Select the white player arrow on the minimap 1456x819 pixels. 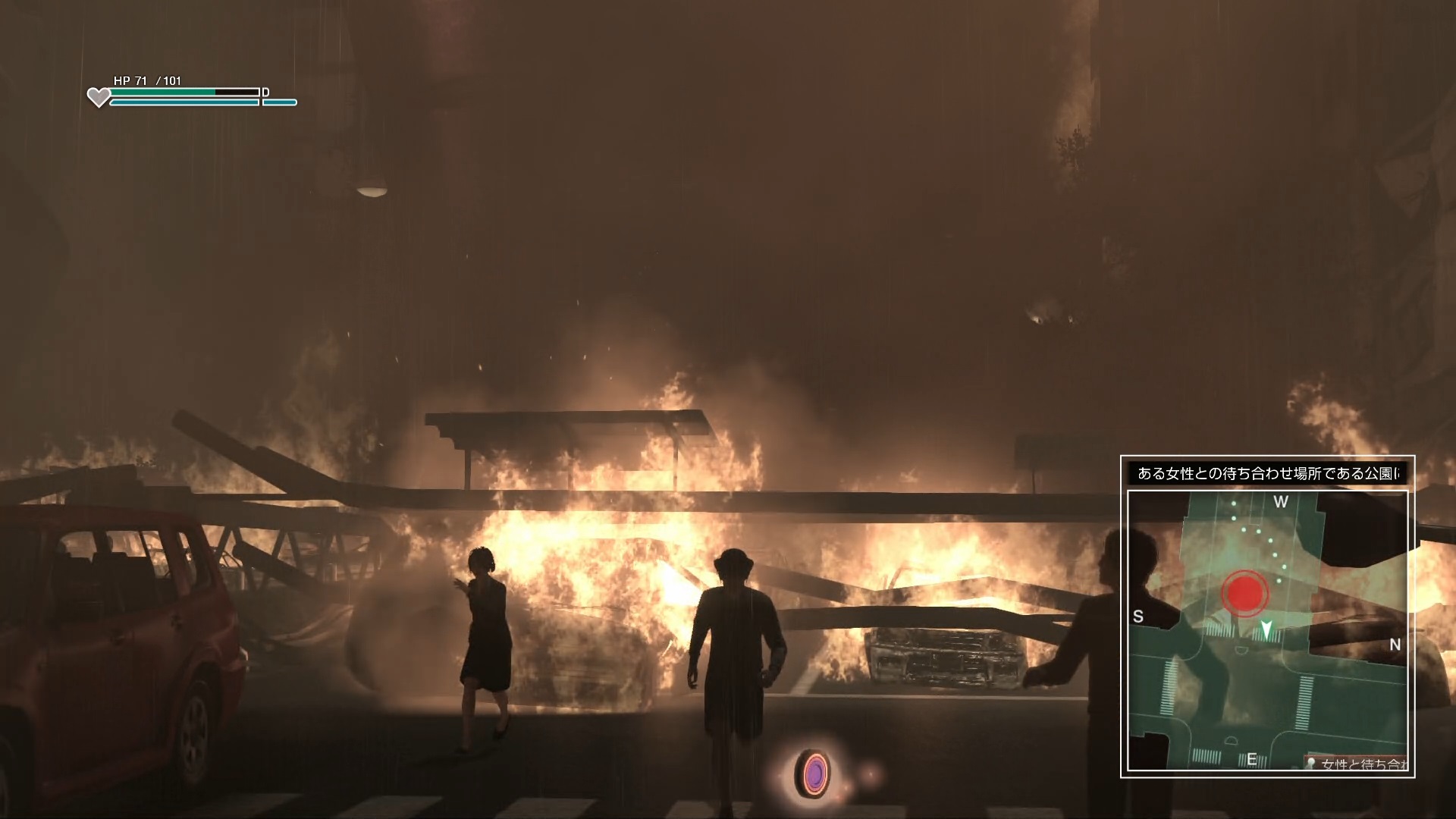(1266, 629)
